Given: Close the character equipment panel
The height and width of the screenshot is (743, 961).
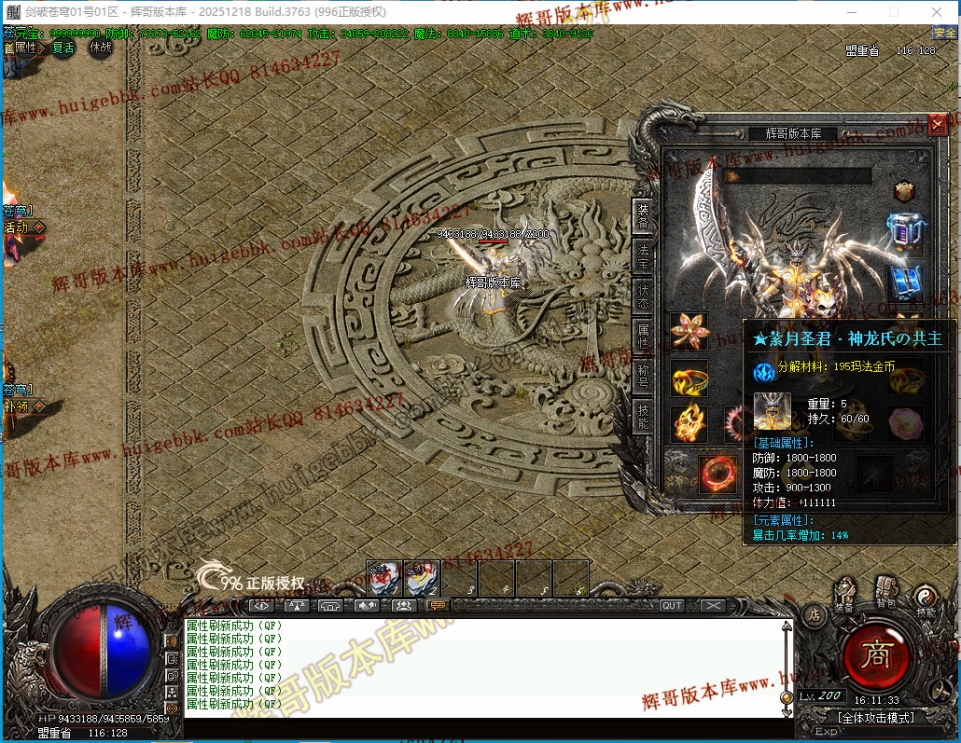Looking at the screenshot, I should [x=937, y=125].
